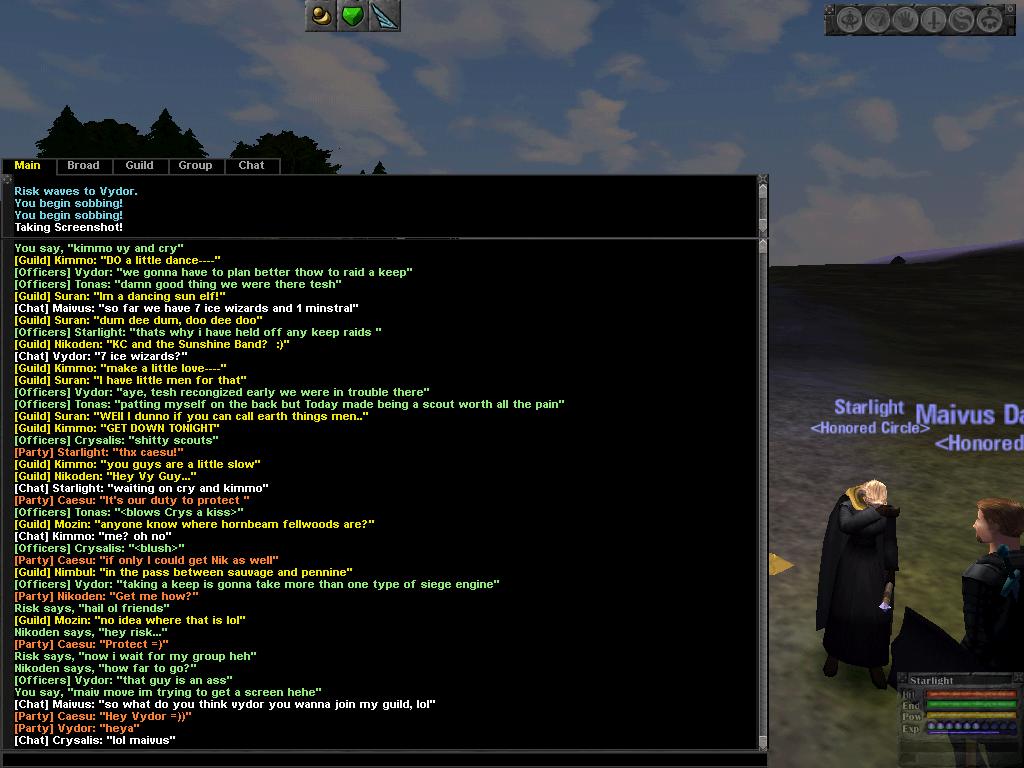The image size is (1024, 768).
Task: Click the chat input line below messages
Action: (380, 759)
